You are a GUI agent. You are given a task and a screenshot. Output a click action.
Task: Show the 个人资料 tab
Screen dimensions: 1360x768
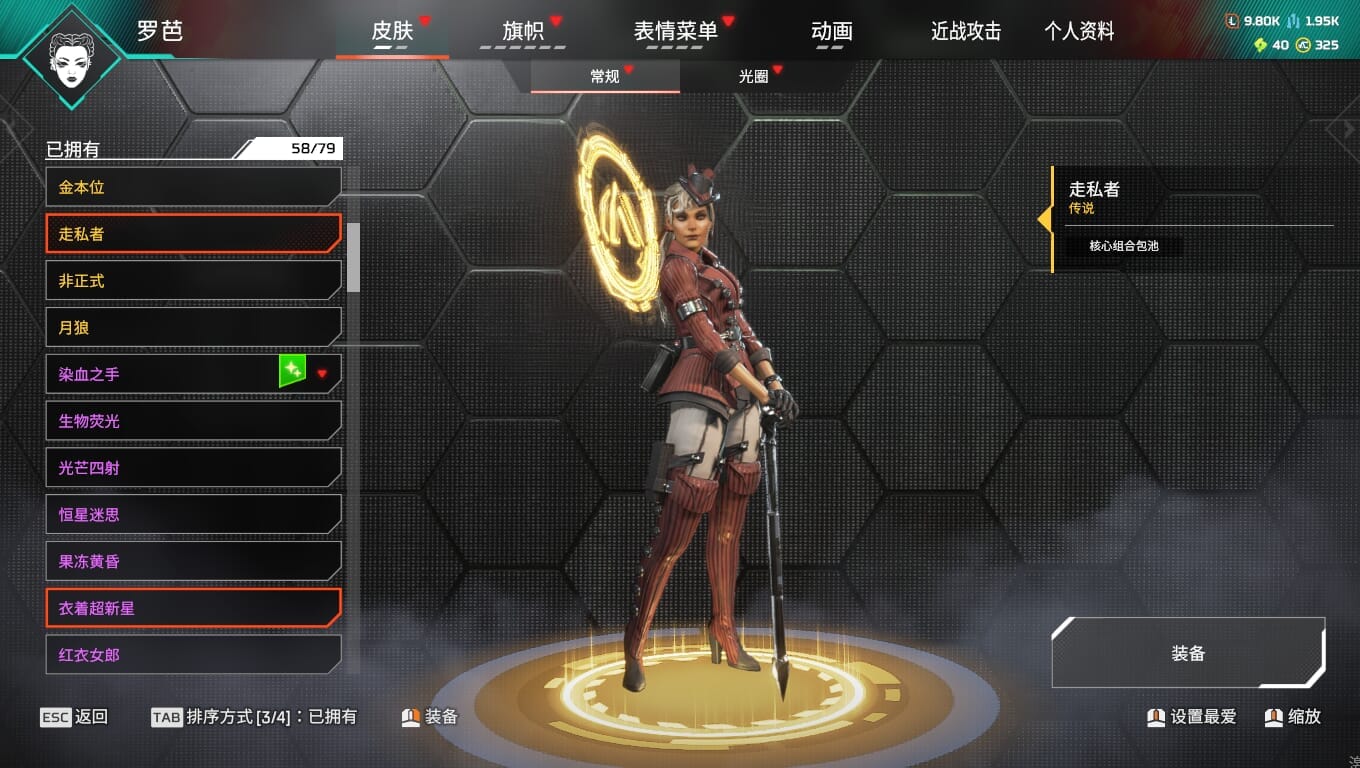pos(1079,31)
